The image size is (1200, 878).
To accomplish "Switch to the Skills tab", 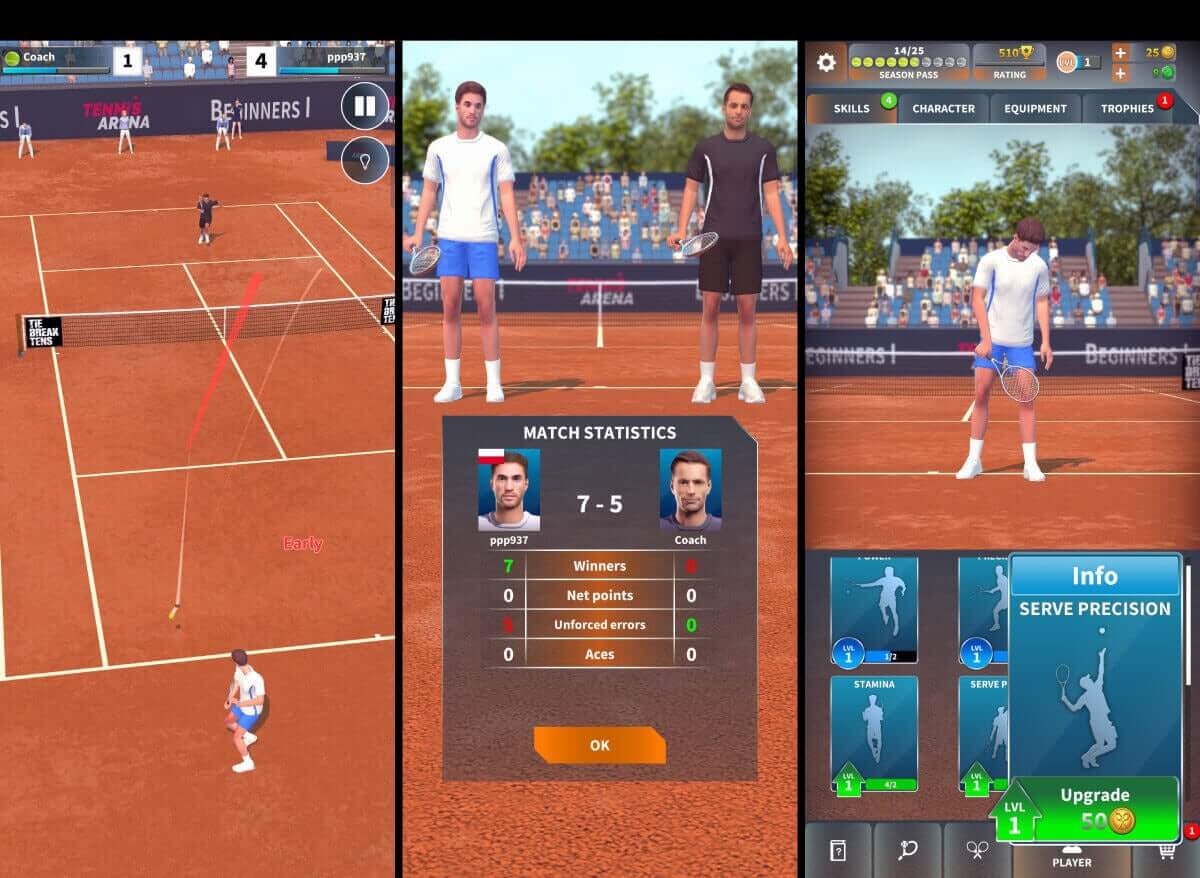I will (851, 108).
